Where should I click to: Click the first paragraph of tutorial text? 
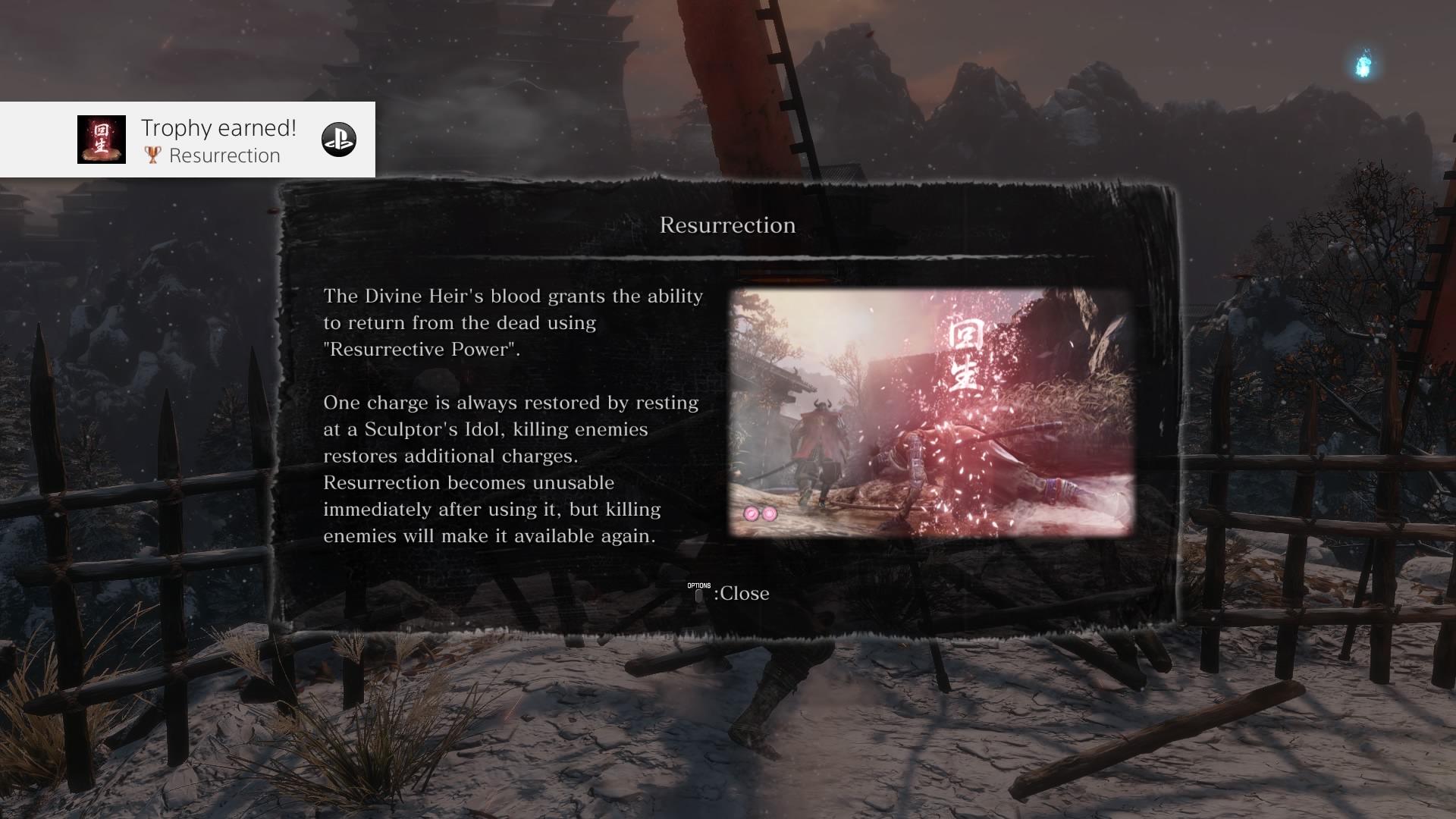click(513, 322)
